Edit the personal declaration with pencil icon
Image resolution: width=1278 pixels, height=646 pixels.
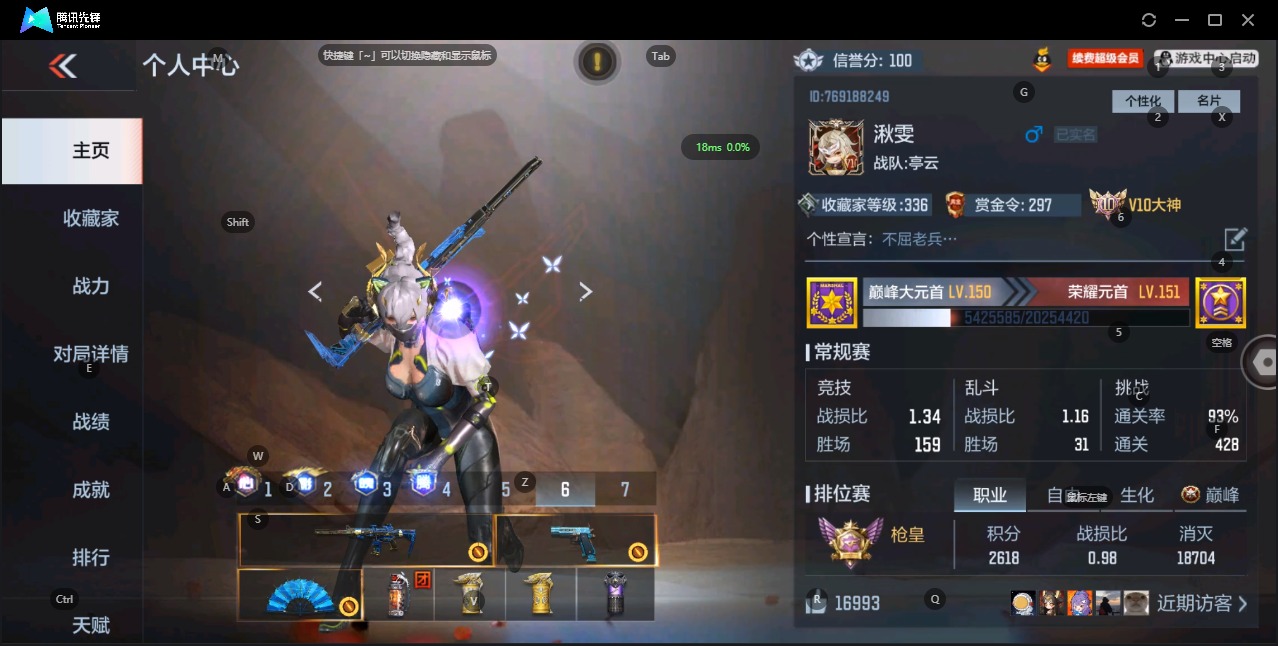coord(1235,239)
